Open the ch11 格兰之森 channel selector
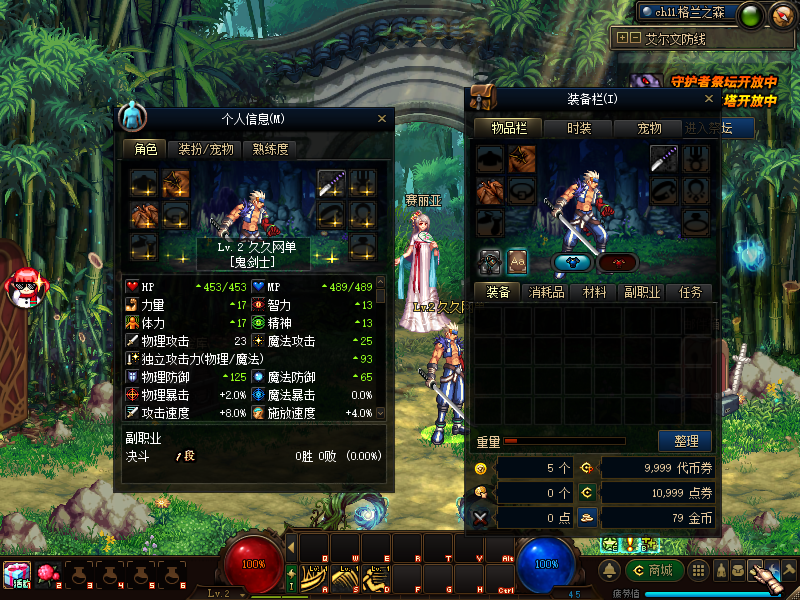 pos(688,13)
